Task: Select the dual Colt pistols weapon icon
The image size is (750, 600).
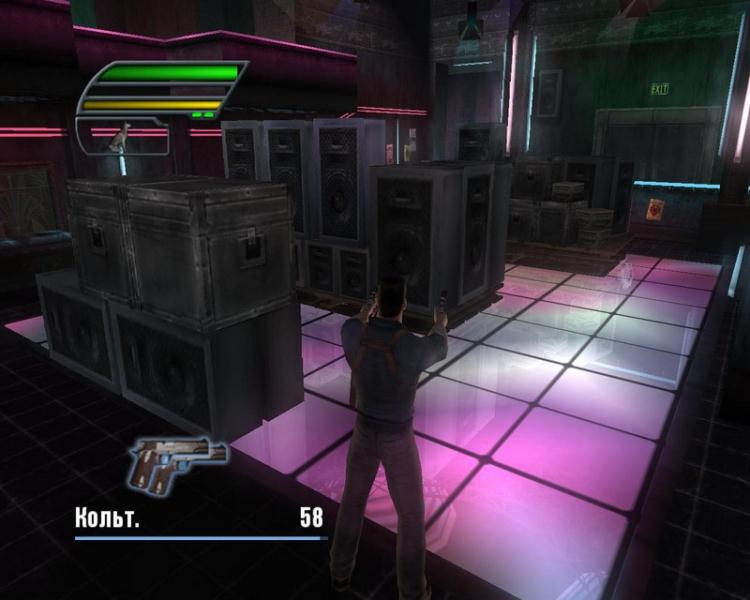Action: [177, 462]
